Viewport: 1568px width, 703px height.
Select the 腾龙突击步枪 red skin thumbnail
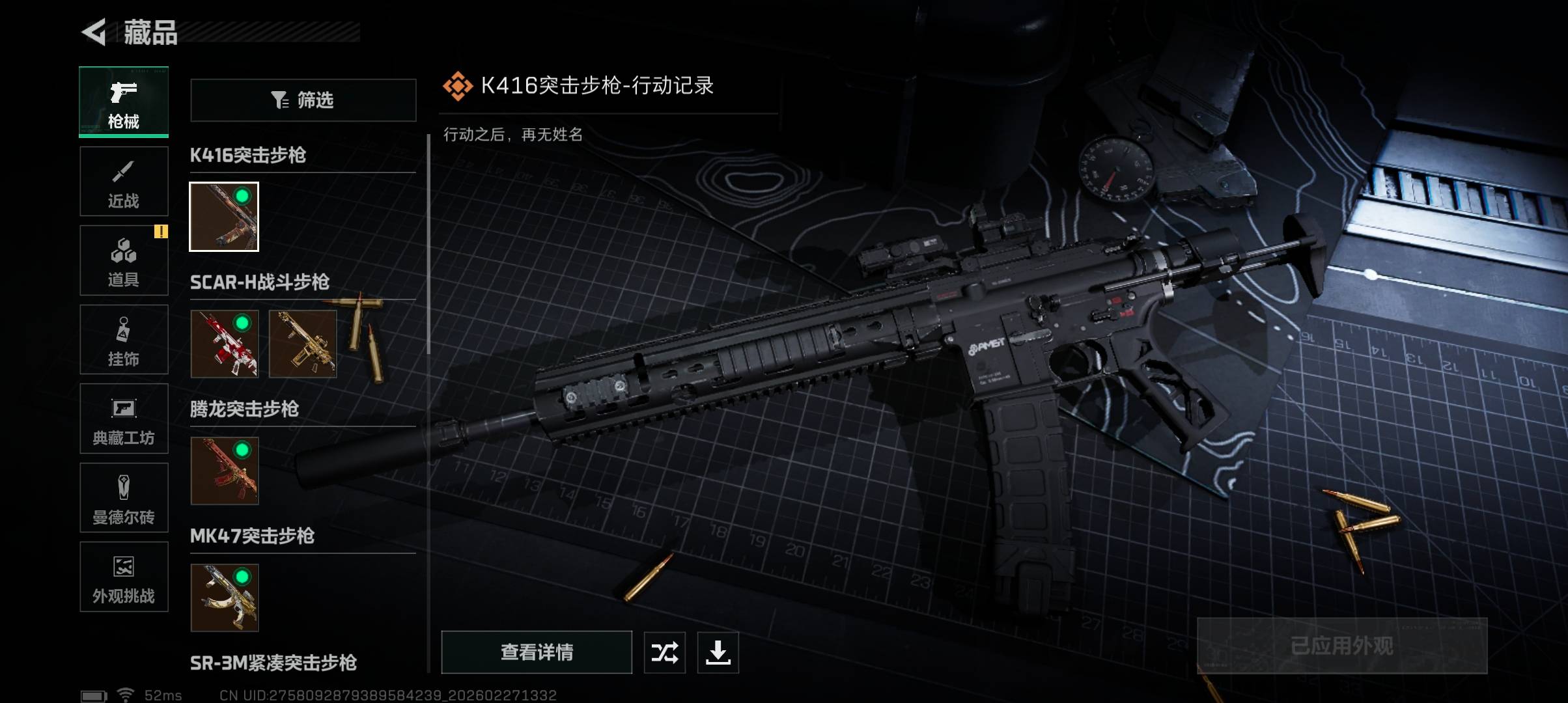click(224, 471)
